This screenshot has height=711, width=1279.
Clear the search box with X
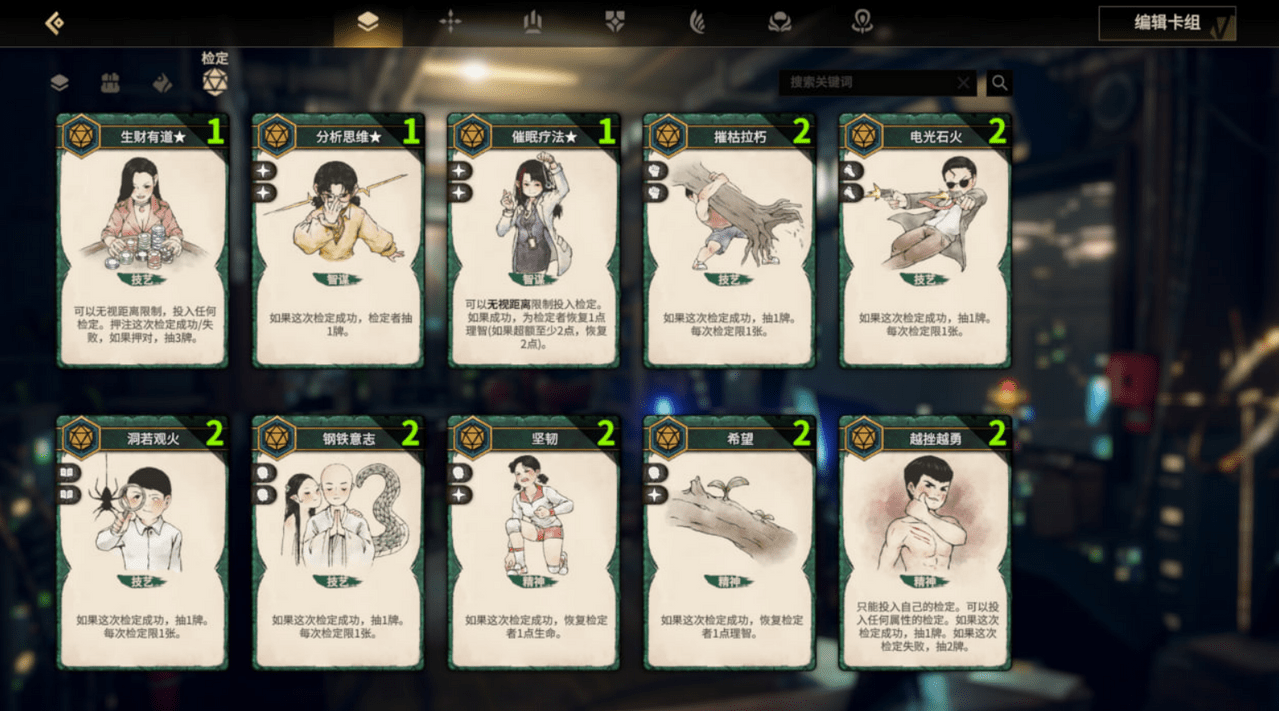pos(963,83)
